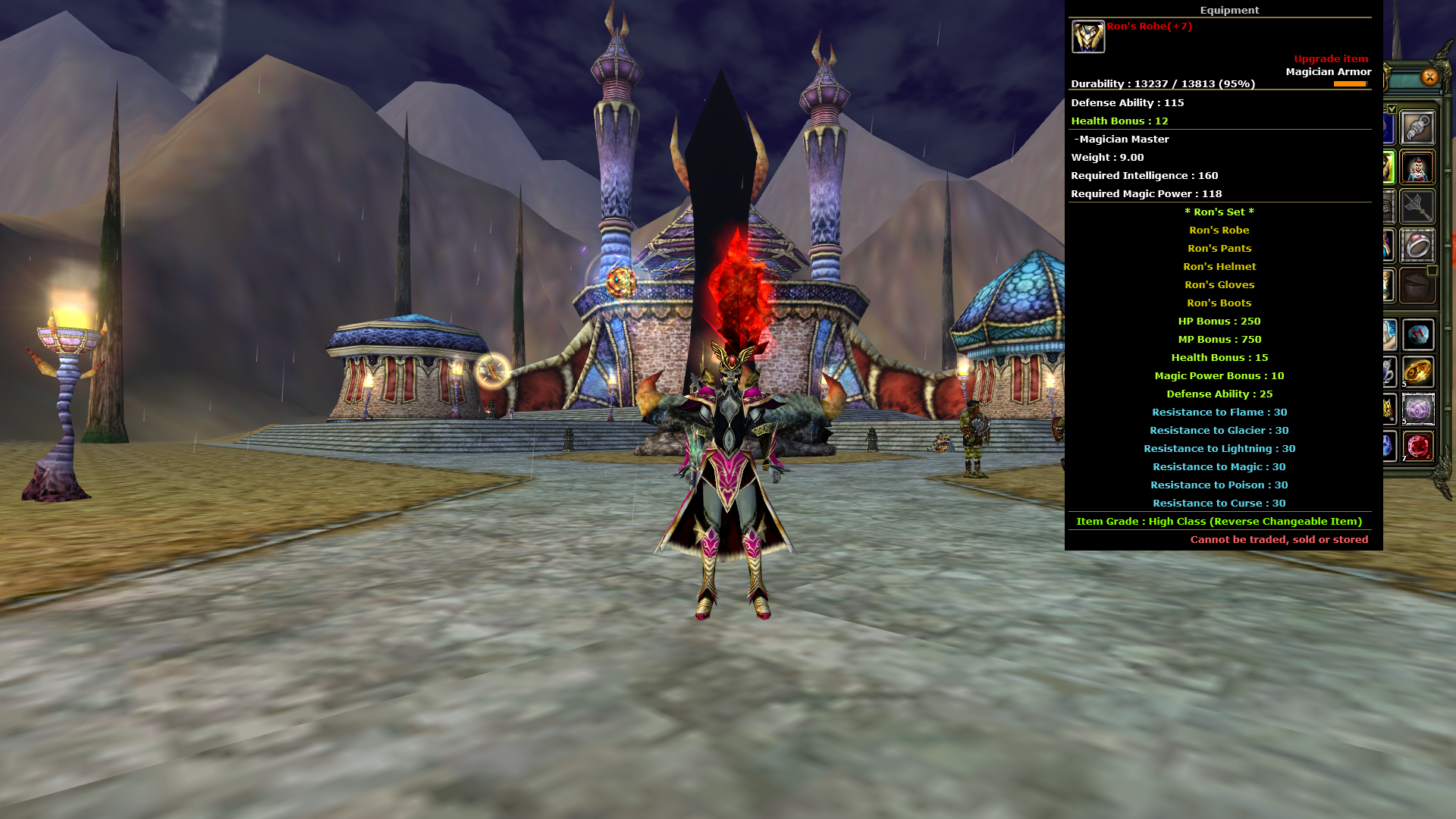Screen dimensions: 1456x819
Task: Toggle the small checkbox beside the anvil slot
Action: click(x=1431, y=271)
